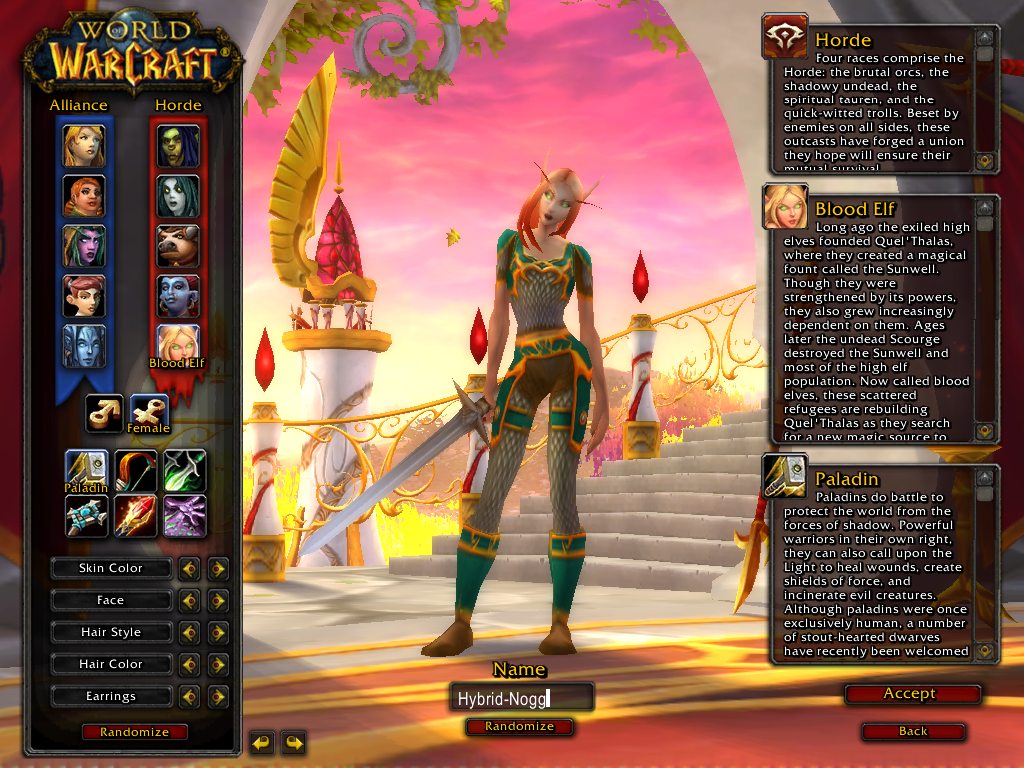
Task: Select previous Earrings option
Action: 189,697
